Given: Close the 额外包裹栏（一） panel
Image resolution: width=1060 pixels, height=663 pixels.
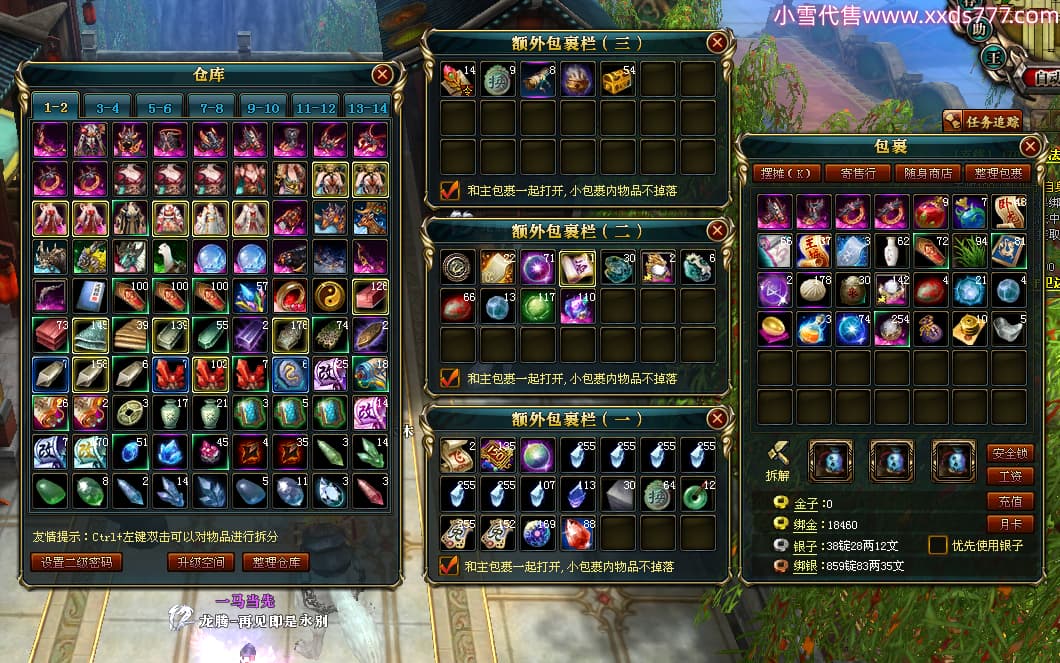Looking at the screenshot, I should pos(716,418).
